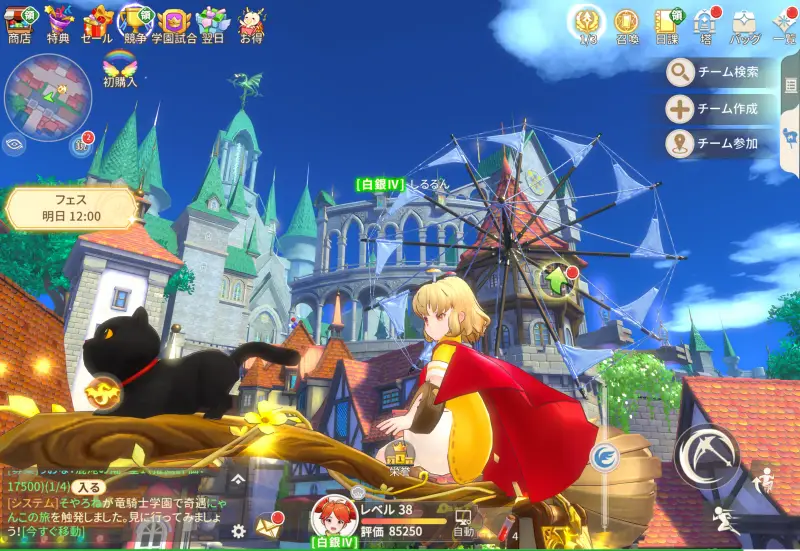Toggle the 自動 auto button

click(463, 523)
